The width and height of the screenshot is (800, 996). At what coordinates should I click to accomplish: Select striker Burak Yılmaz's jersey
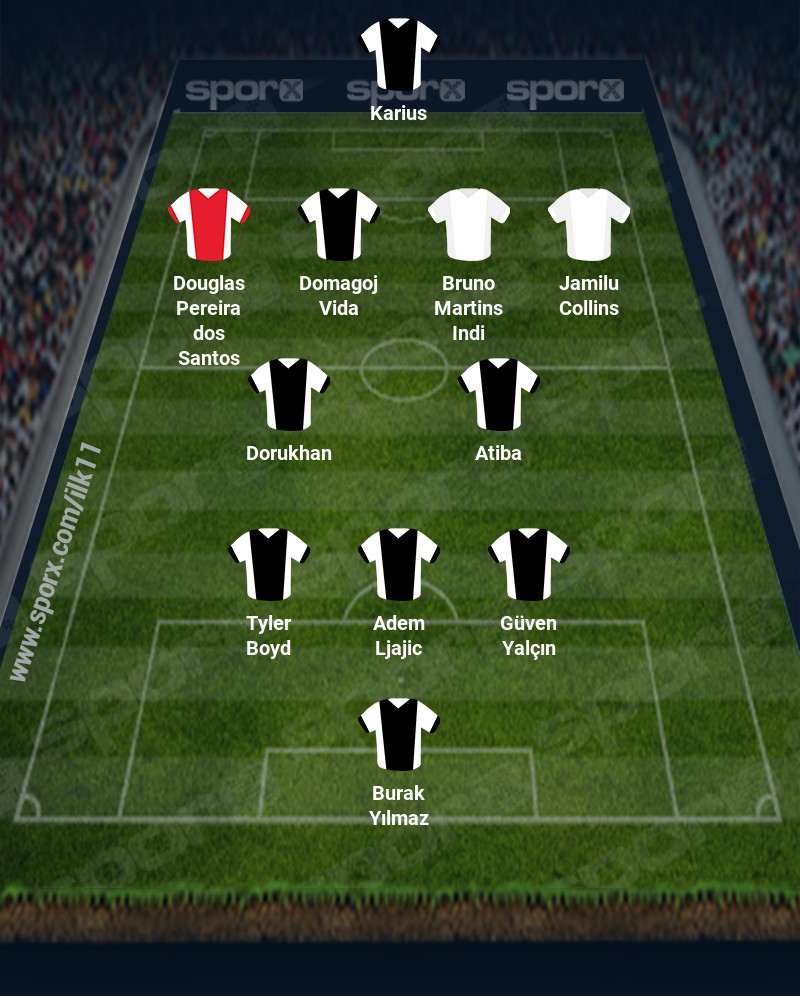coord(399,734)
